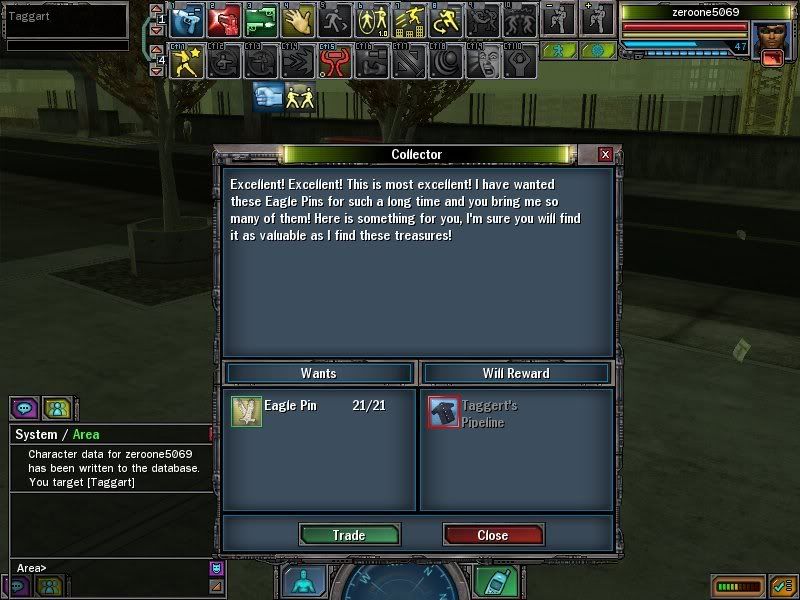This screenshot has width=800, height=600.
Task: Activate the red flexing strongman ability
Action: tap(333, 62)
